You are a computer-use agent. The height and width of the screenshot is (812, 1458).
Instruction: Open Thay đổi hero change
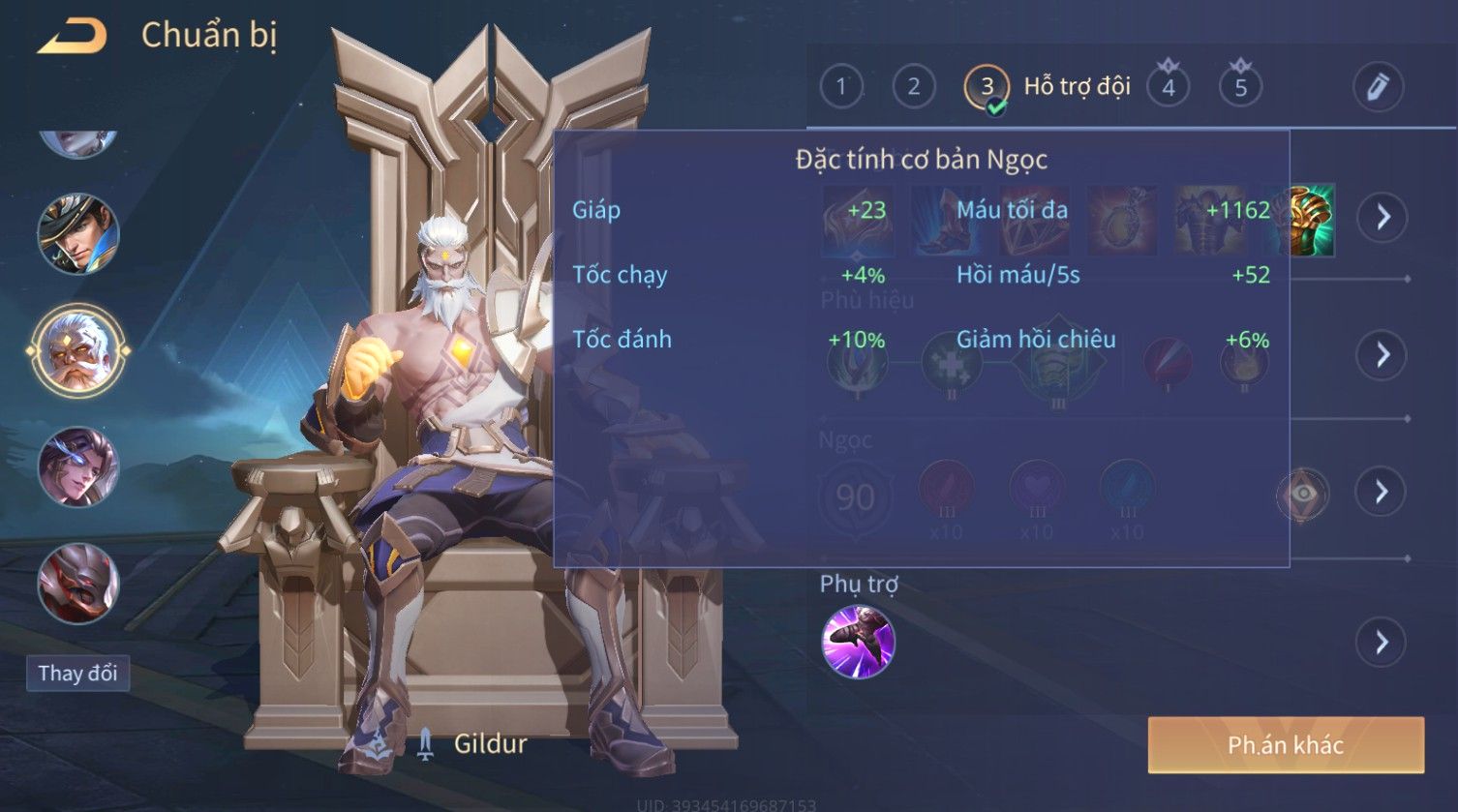[77, 673]
